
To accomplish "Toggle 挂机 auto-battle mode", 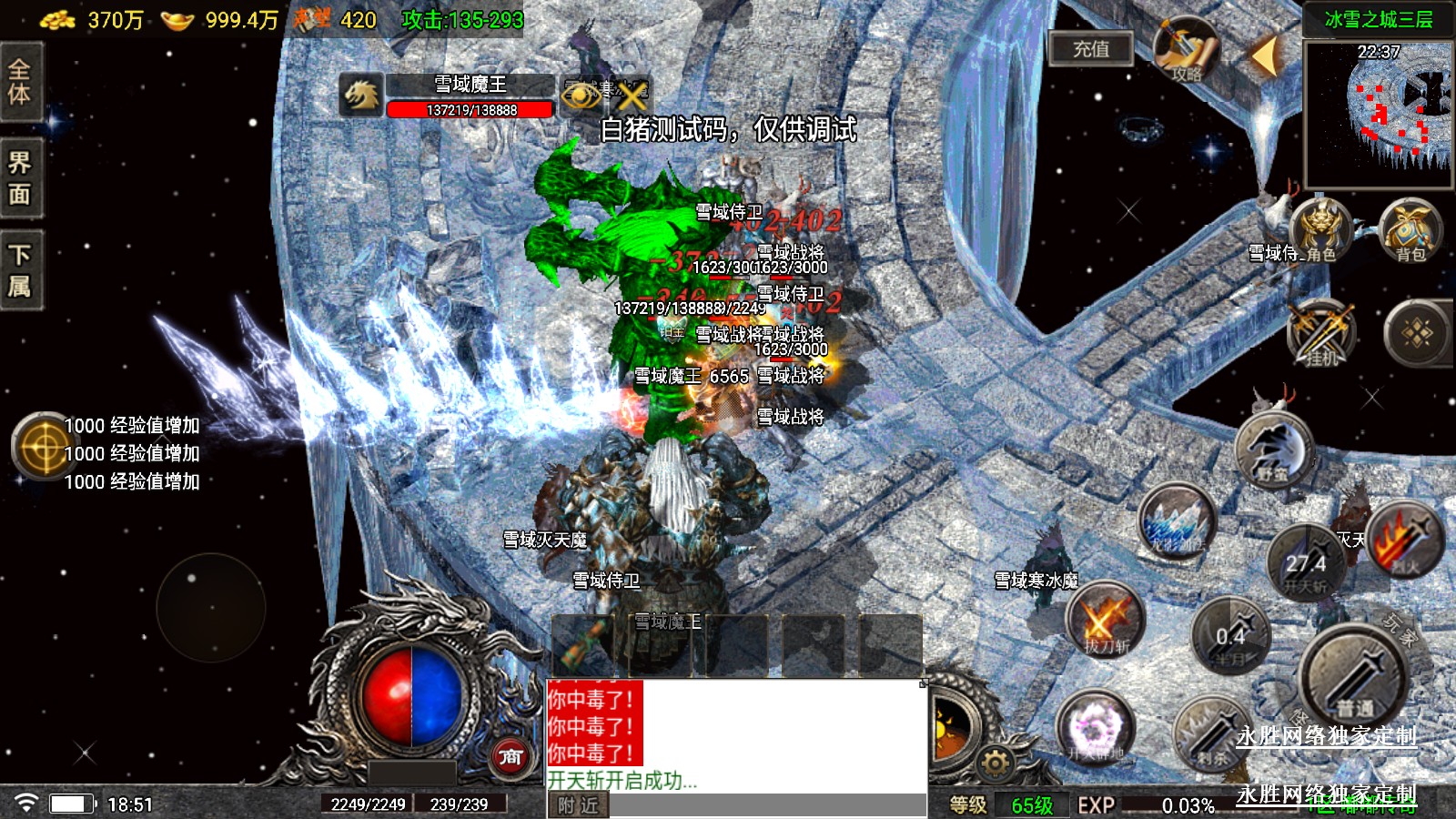I will coord(1321,333).
